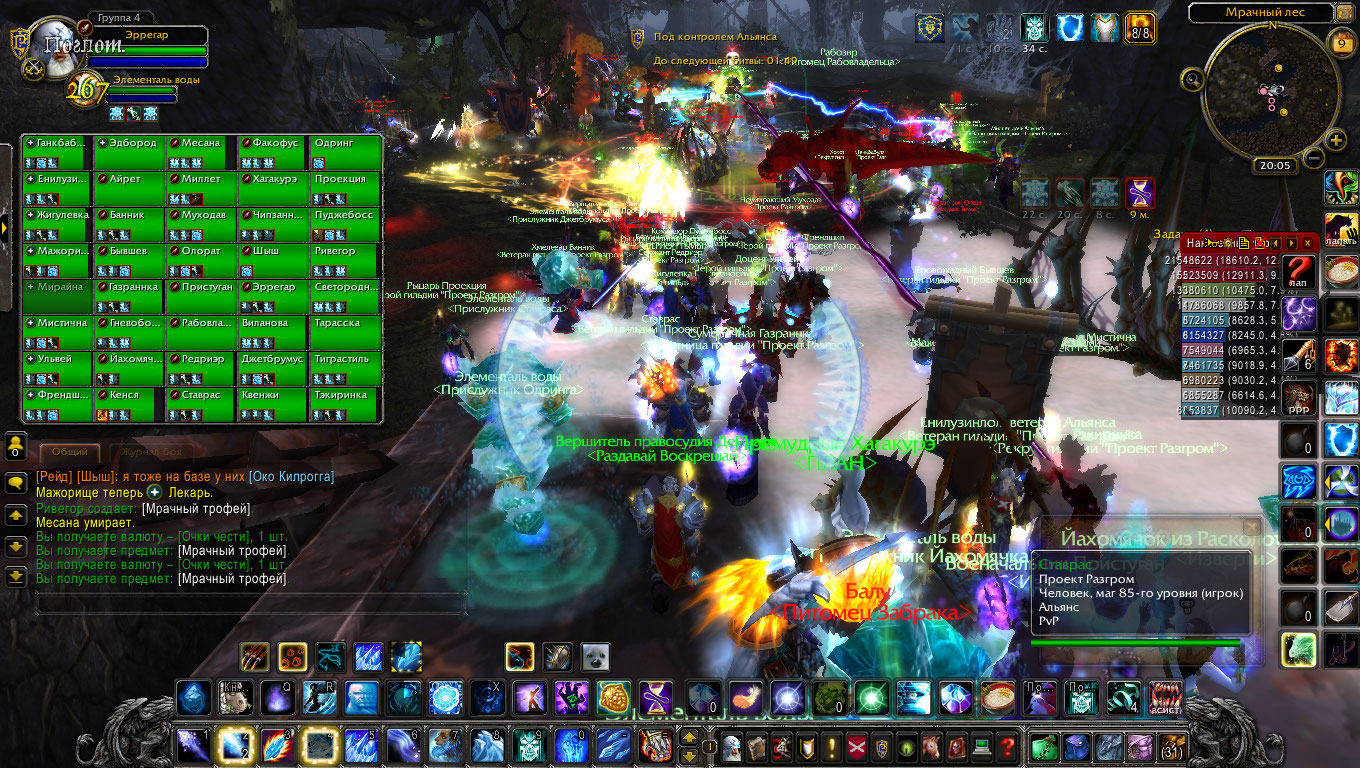Open the social friends button

point(16,443)
